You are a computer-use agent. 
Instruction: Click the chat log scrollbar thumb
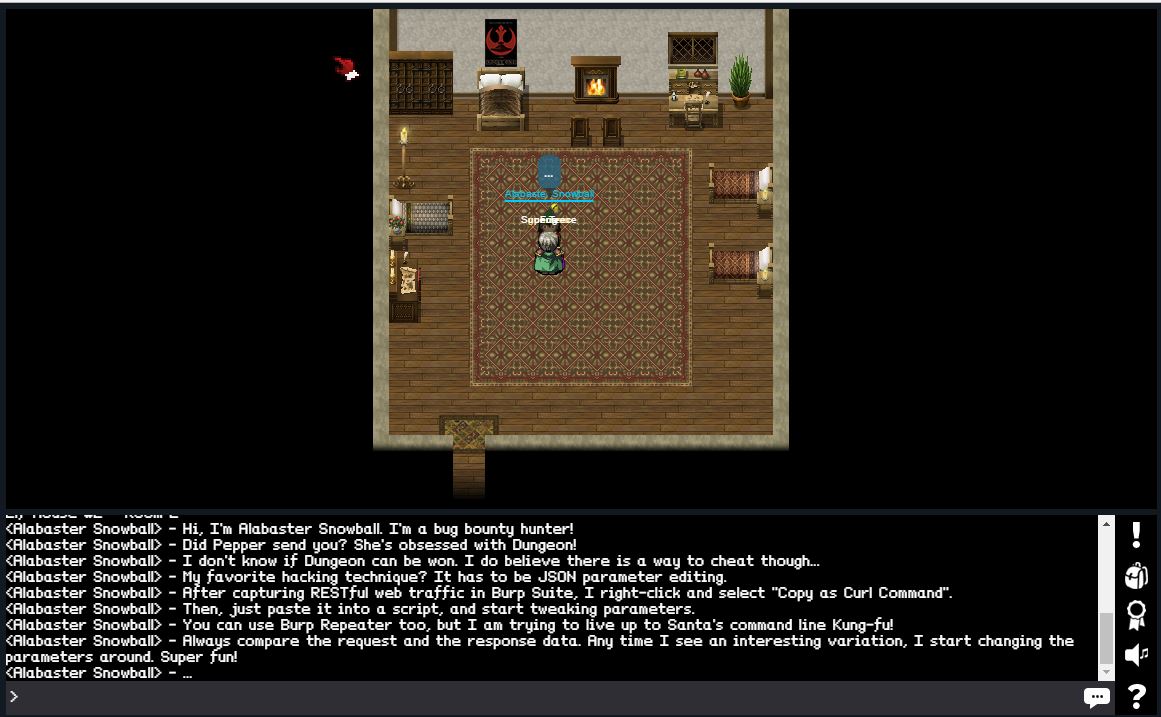point(1106,639)
